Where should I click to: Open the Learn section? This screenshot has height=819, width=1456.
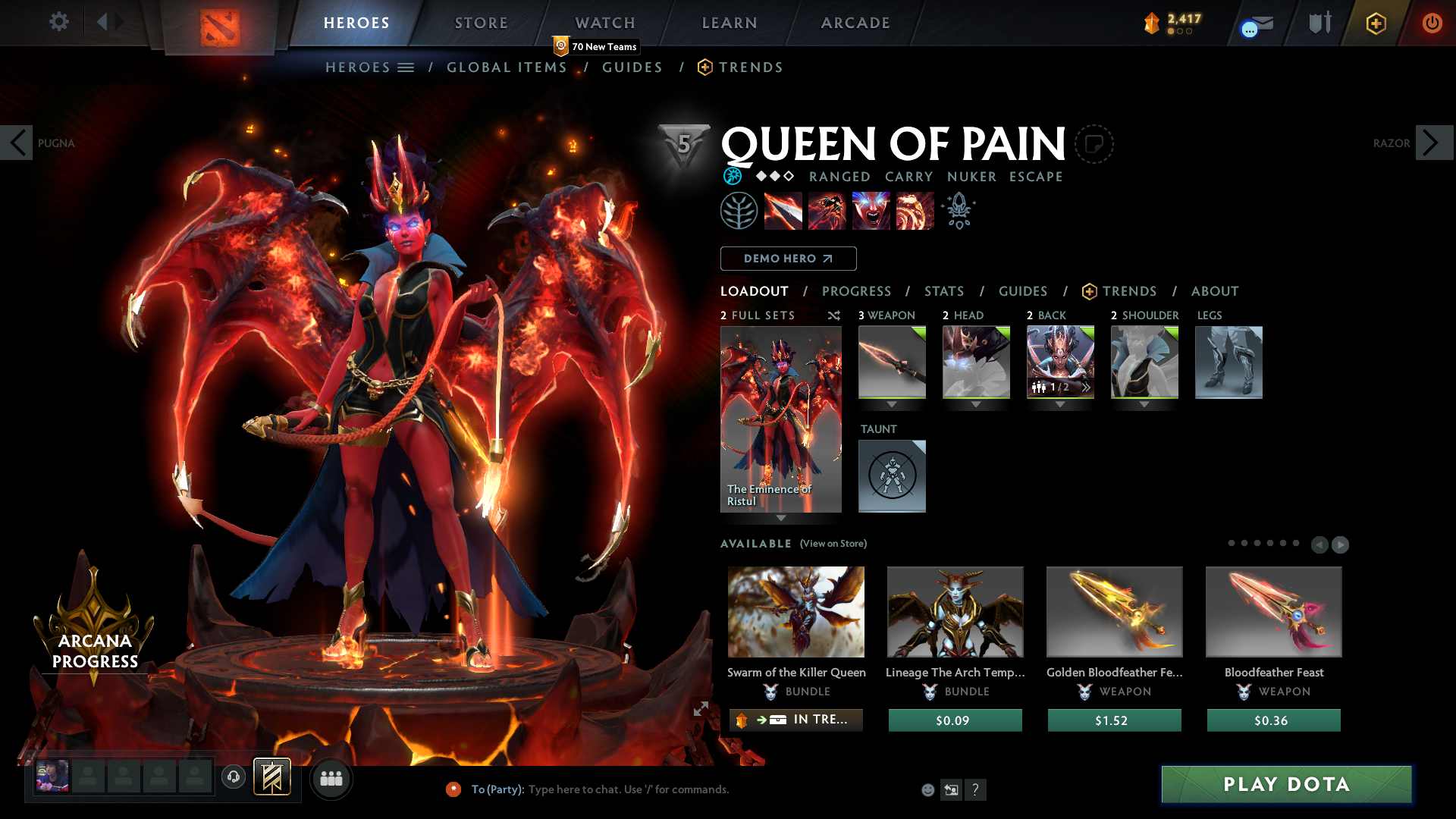coord(729,23)
